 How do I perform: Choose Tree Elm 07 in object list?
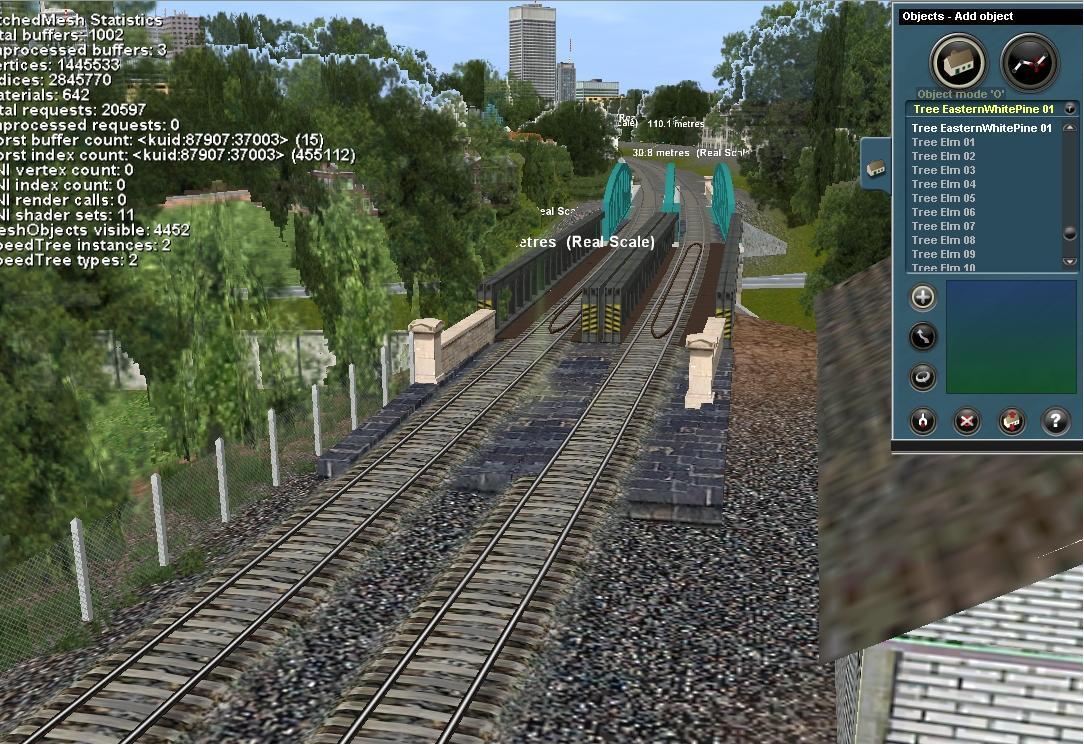coord(943,227)
